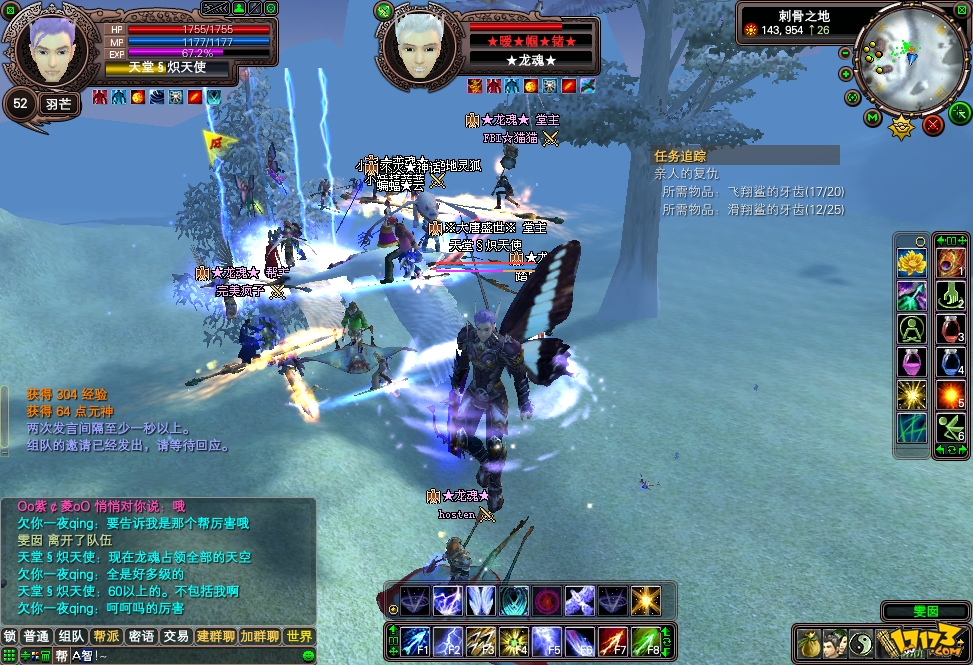
Task: Zoom out the minimap with minus button
Action: [846, 53]
